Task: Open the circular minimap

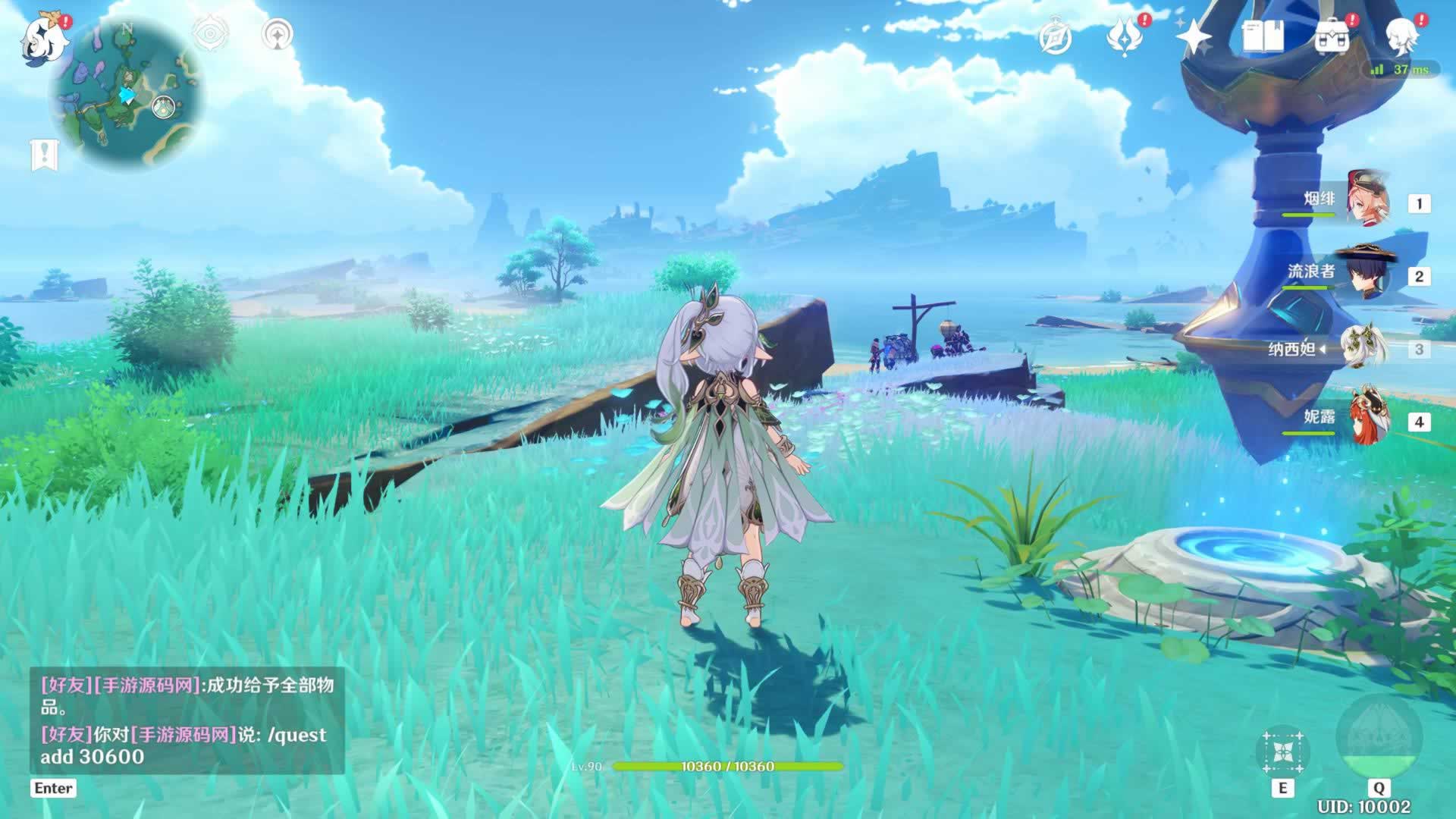Action: pos(126,93)
